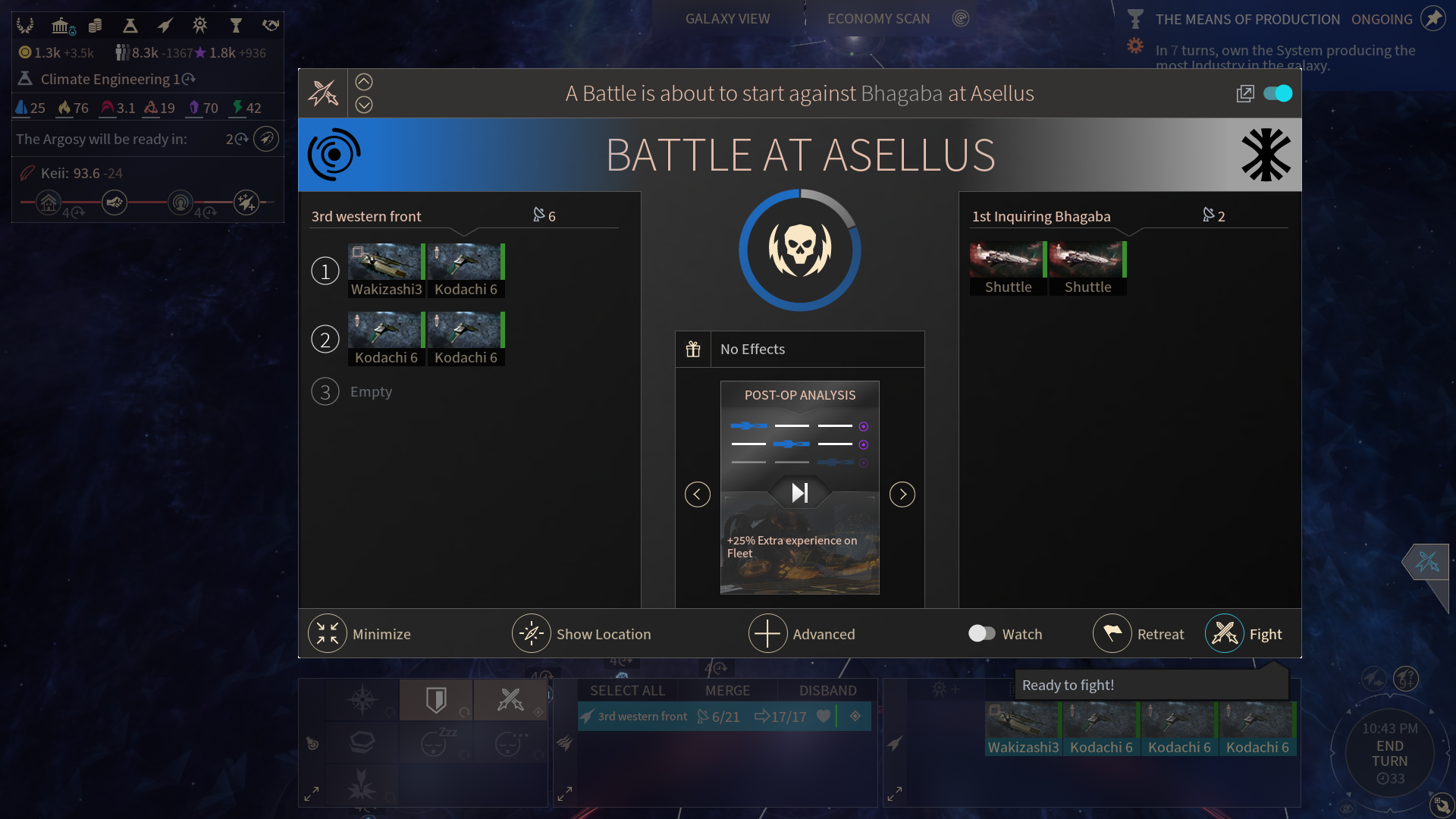The width and height of the screenshot is (1456, 819).
Task: Select the next battle tactic card
Action: 902,494
